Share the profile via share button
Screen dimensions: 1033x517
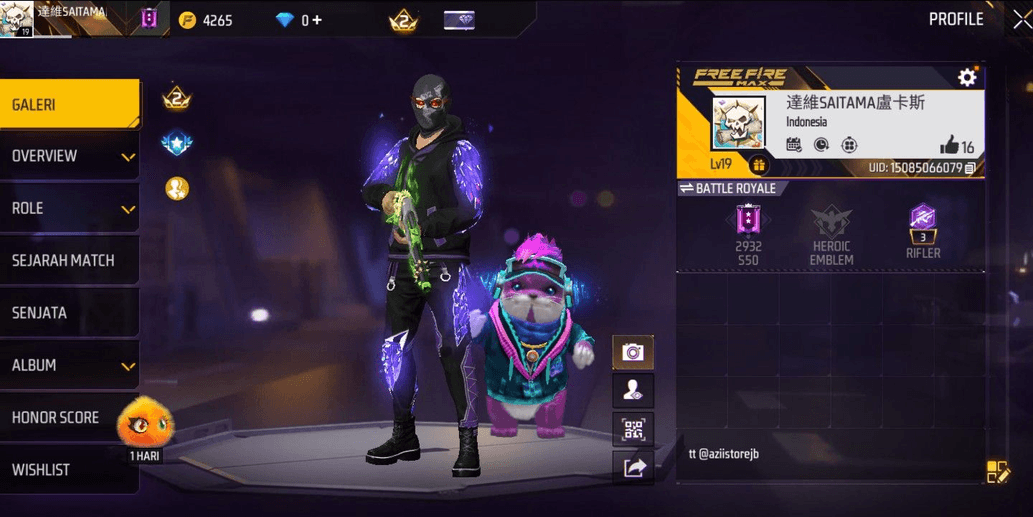click(634, 467)
